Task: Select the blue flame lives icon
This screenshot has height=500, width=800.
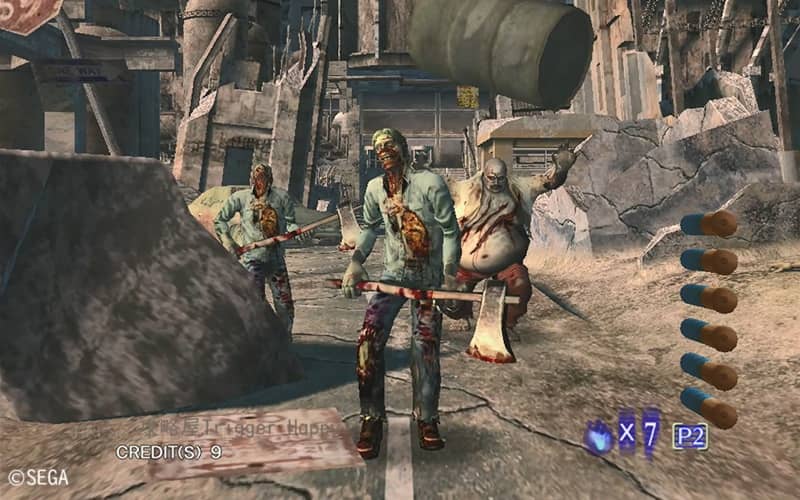Action: point(600,437)
